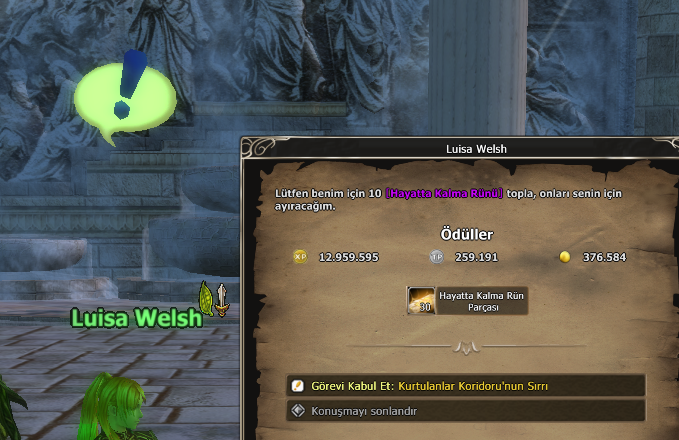Select the Hayatta Kalma Rün Parçası reward

pos(422,301)
